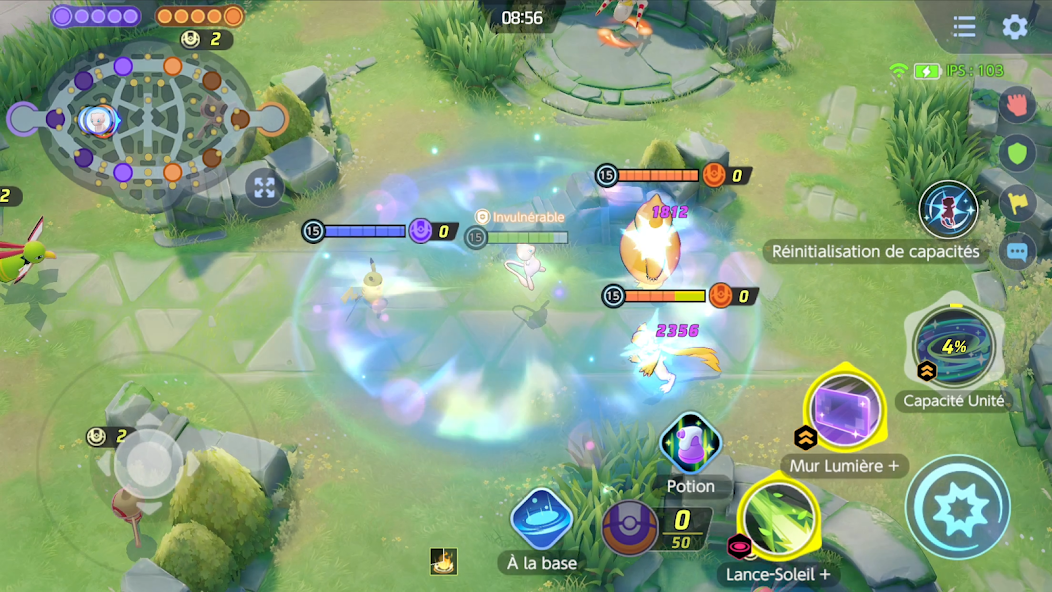Send the yellow flag ping
The height and width of the screenshot is (592, 1052).
click(1017, 203)
